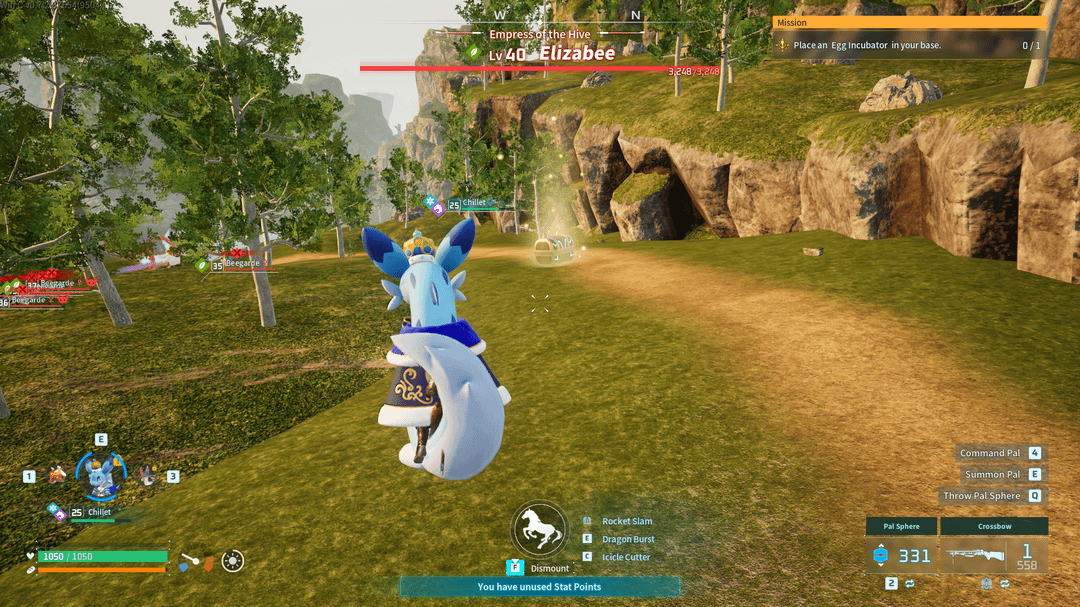Choose the grey Pal in party slot 3
The height and width of the screenshot is (607, 1080).
pyautogui.click(x=147, y=476)
